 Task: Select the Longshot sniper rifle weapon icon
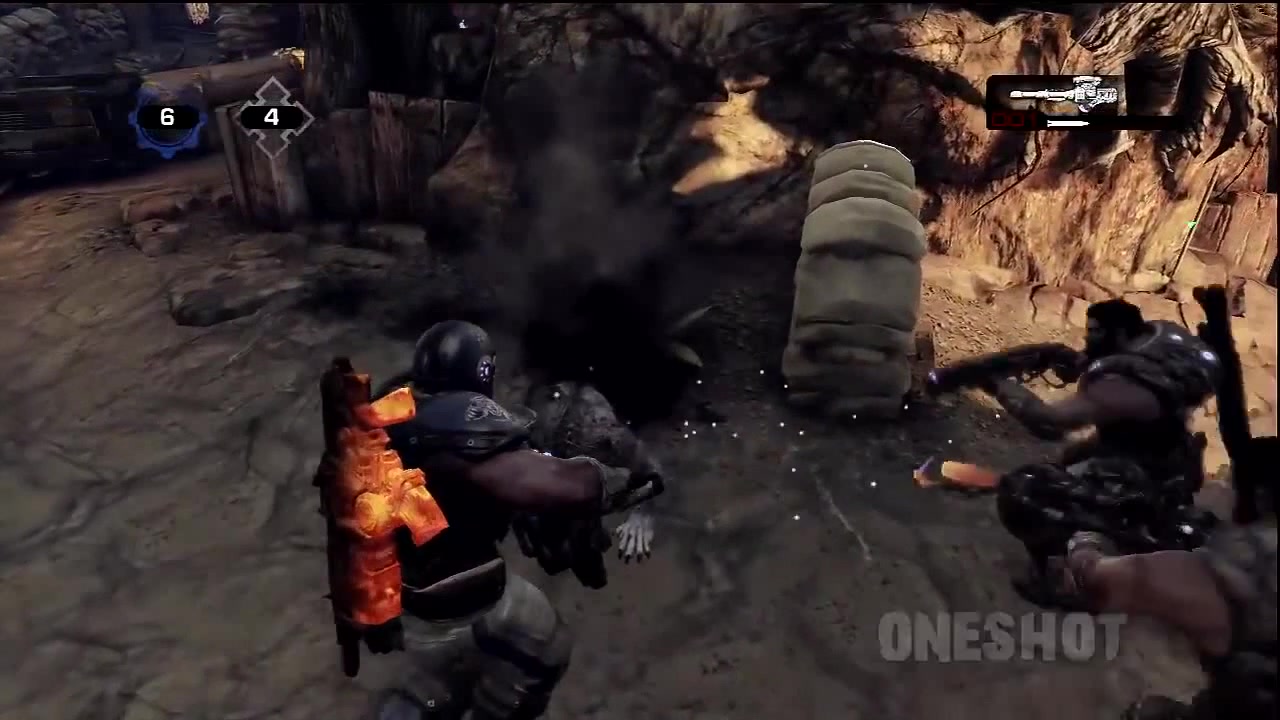[x=1065, y=95]
